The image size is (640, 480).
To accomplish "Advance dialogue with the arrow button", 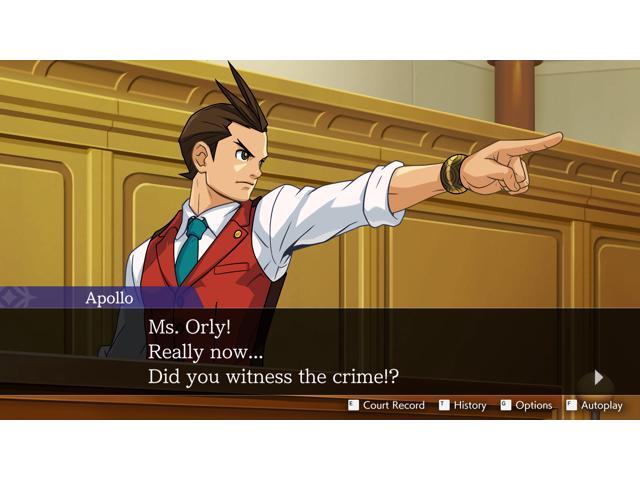I will click(x=598, y=378).
